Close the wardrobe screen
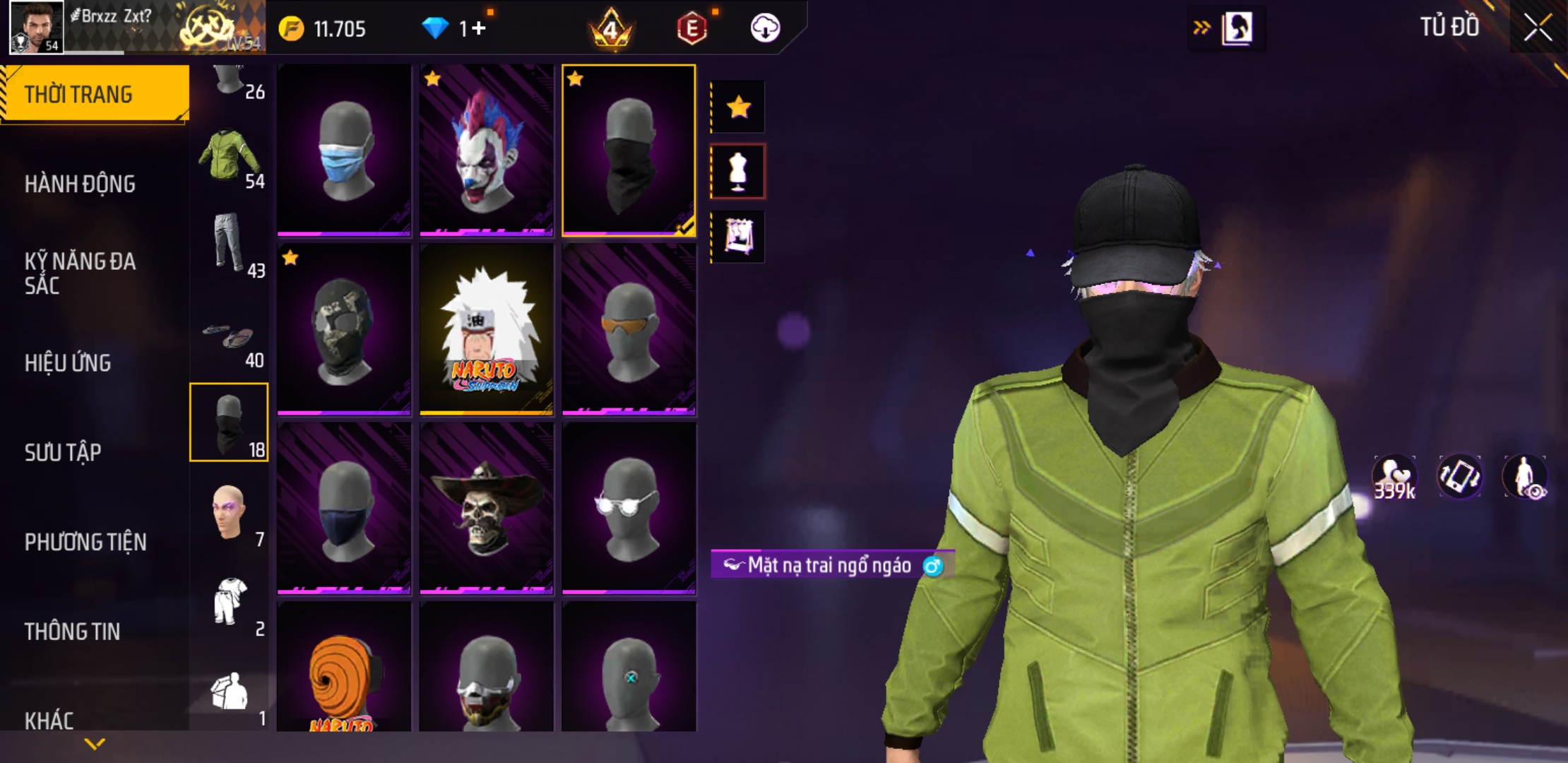 (1538, 28)
